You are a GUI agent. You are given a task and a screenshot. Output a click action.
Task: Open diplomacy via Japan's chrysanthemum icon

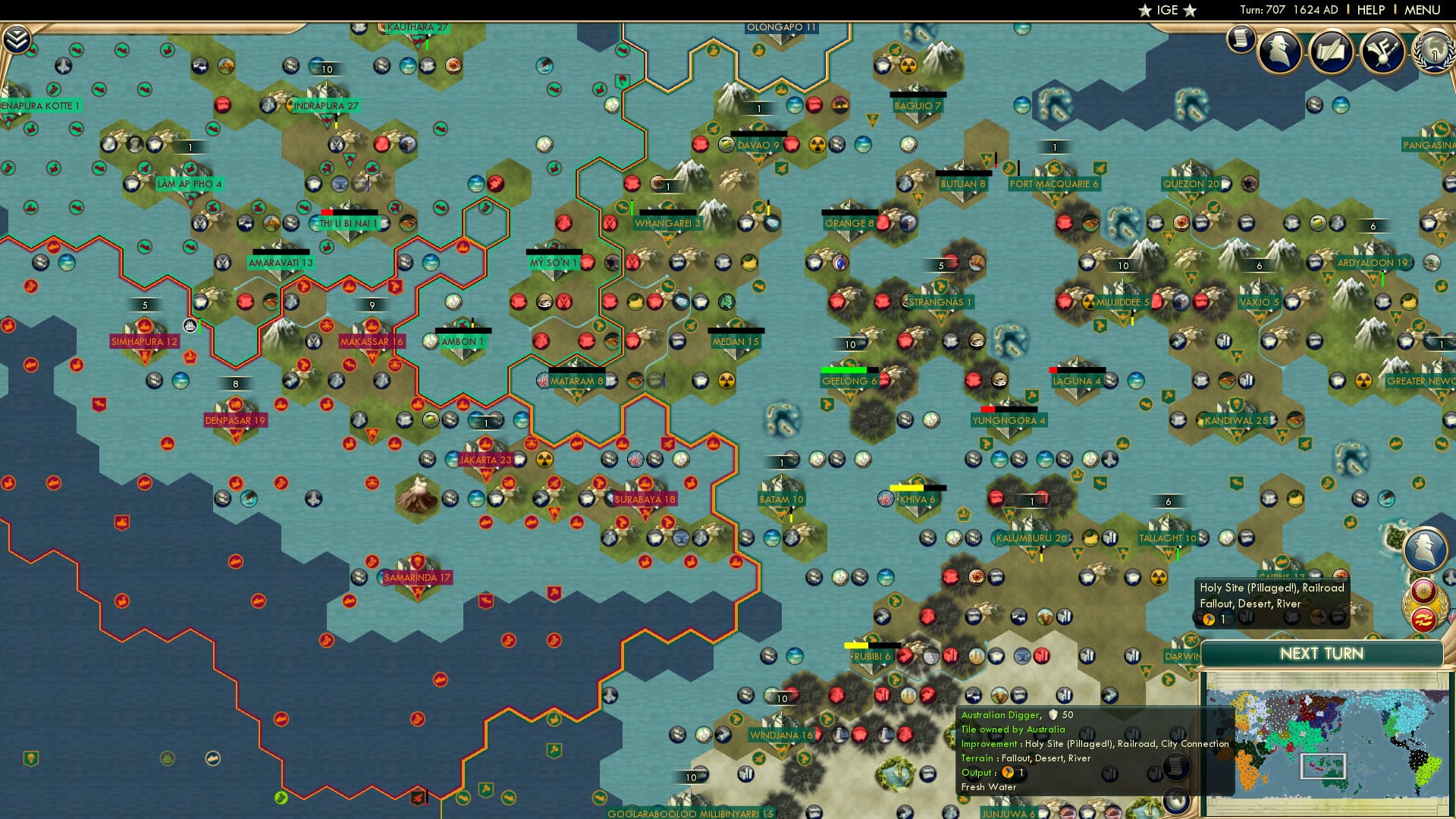click(1423, 591)
